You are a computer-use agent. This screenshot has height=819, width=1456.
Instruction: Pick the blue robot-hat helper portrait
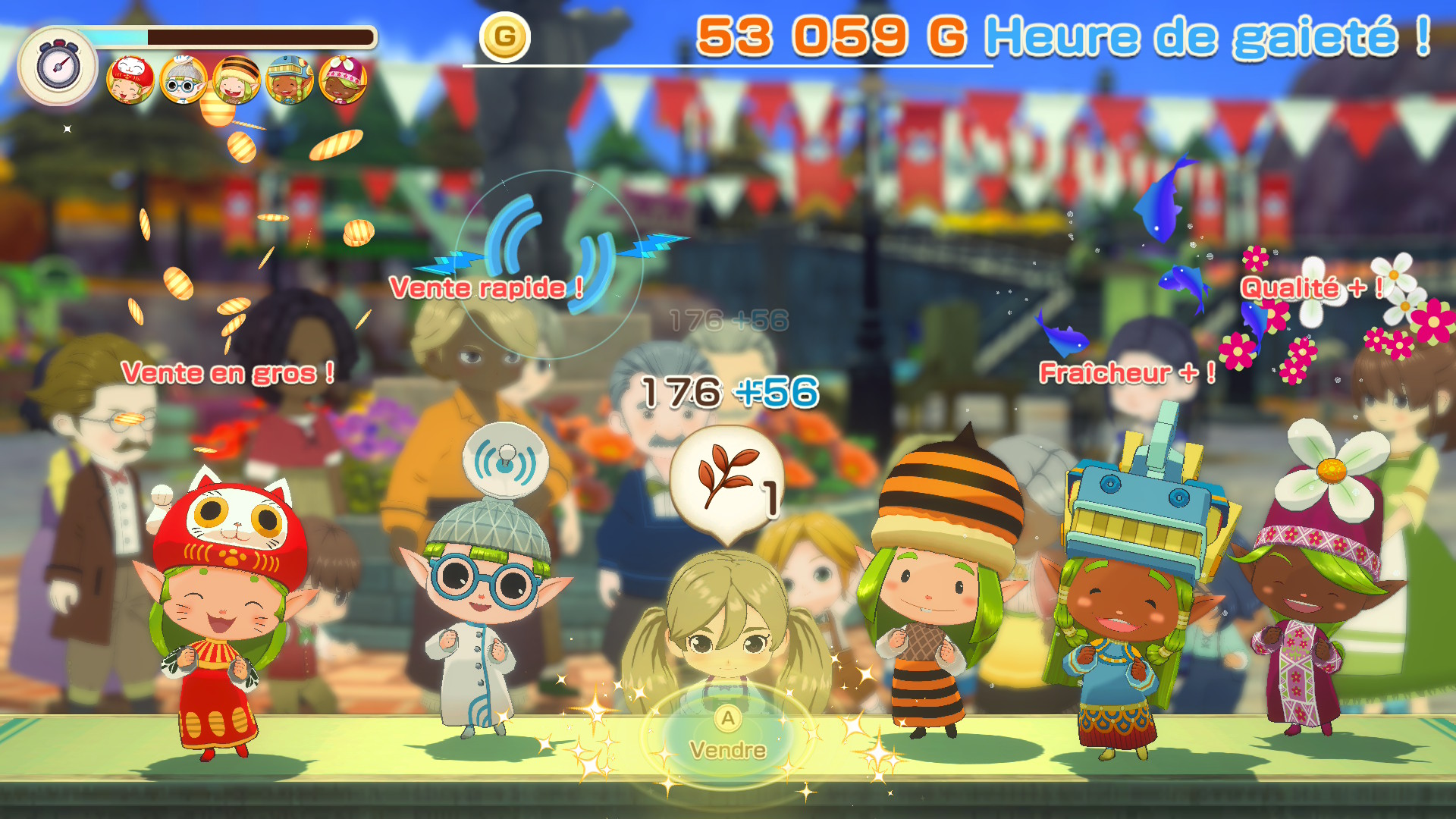click(290, 80)
